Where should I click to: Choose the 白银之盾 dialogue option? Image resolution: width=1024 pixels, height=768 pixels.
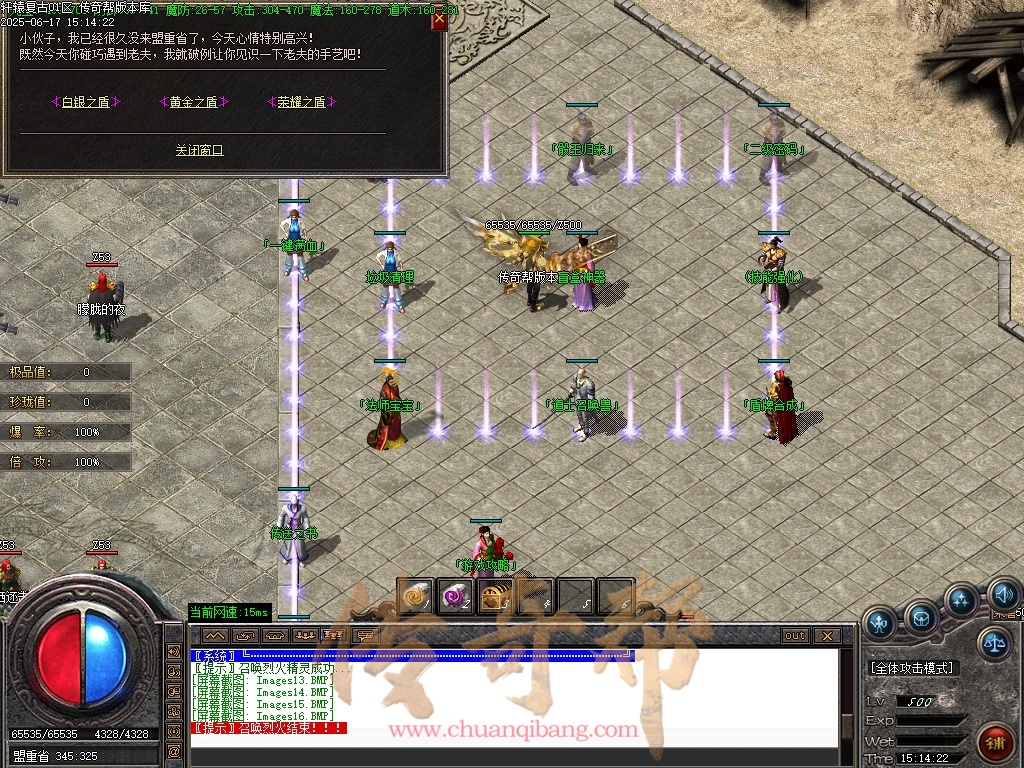85,102
